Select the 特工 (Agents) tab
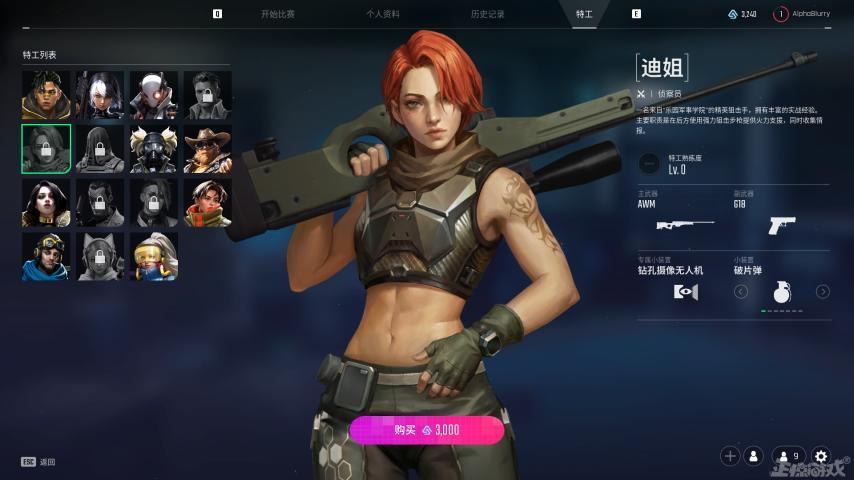This screenshot has height=480, width=854. (x=584, y=14)
